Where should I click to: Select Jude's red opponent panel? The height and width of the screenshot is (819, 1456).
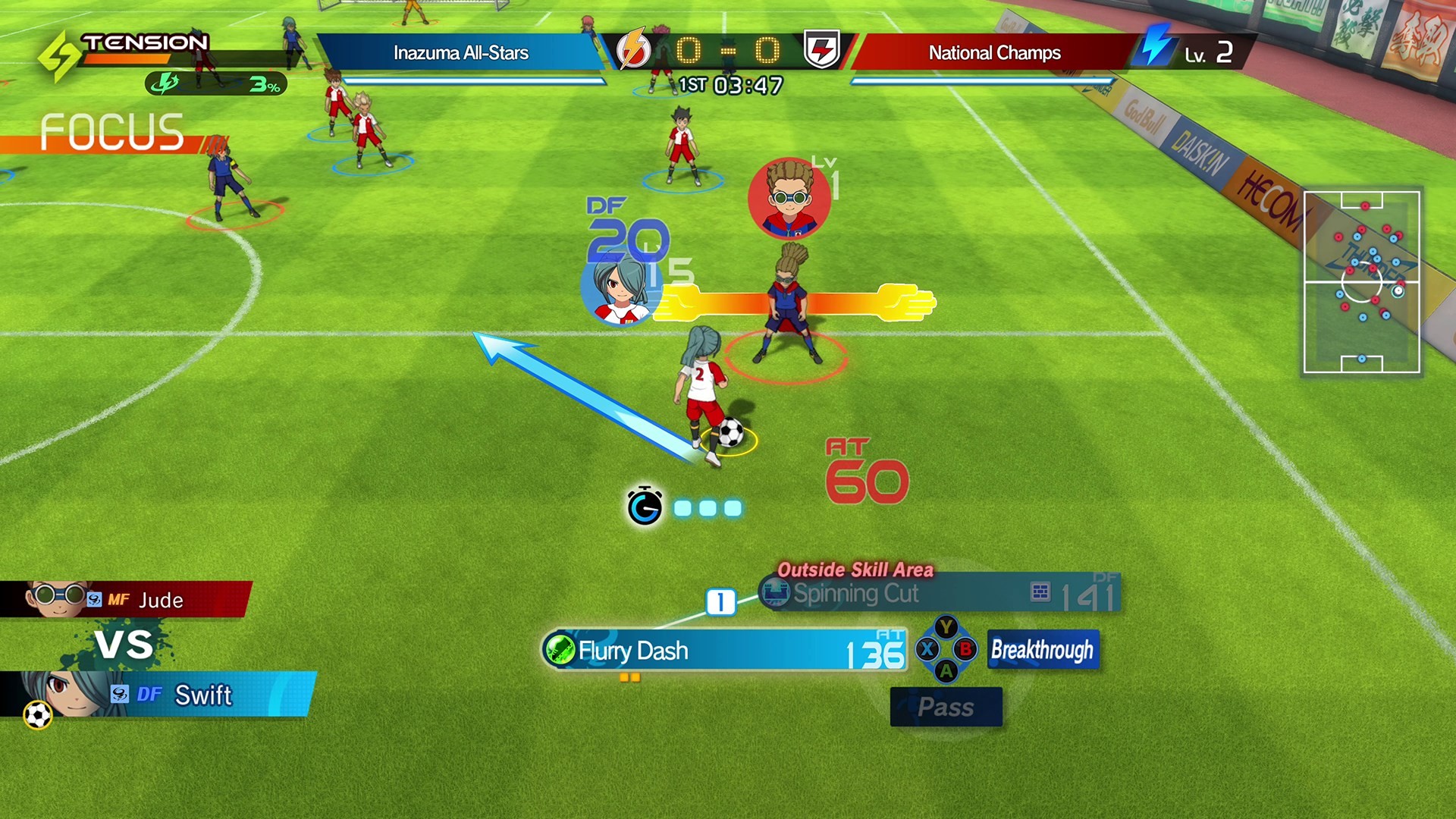click(x=125, y=600)
